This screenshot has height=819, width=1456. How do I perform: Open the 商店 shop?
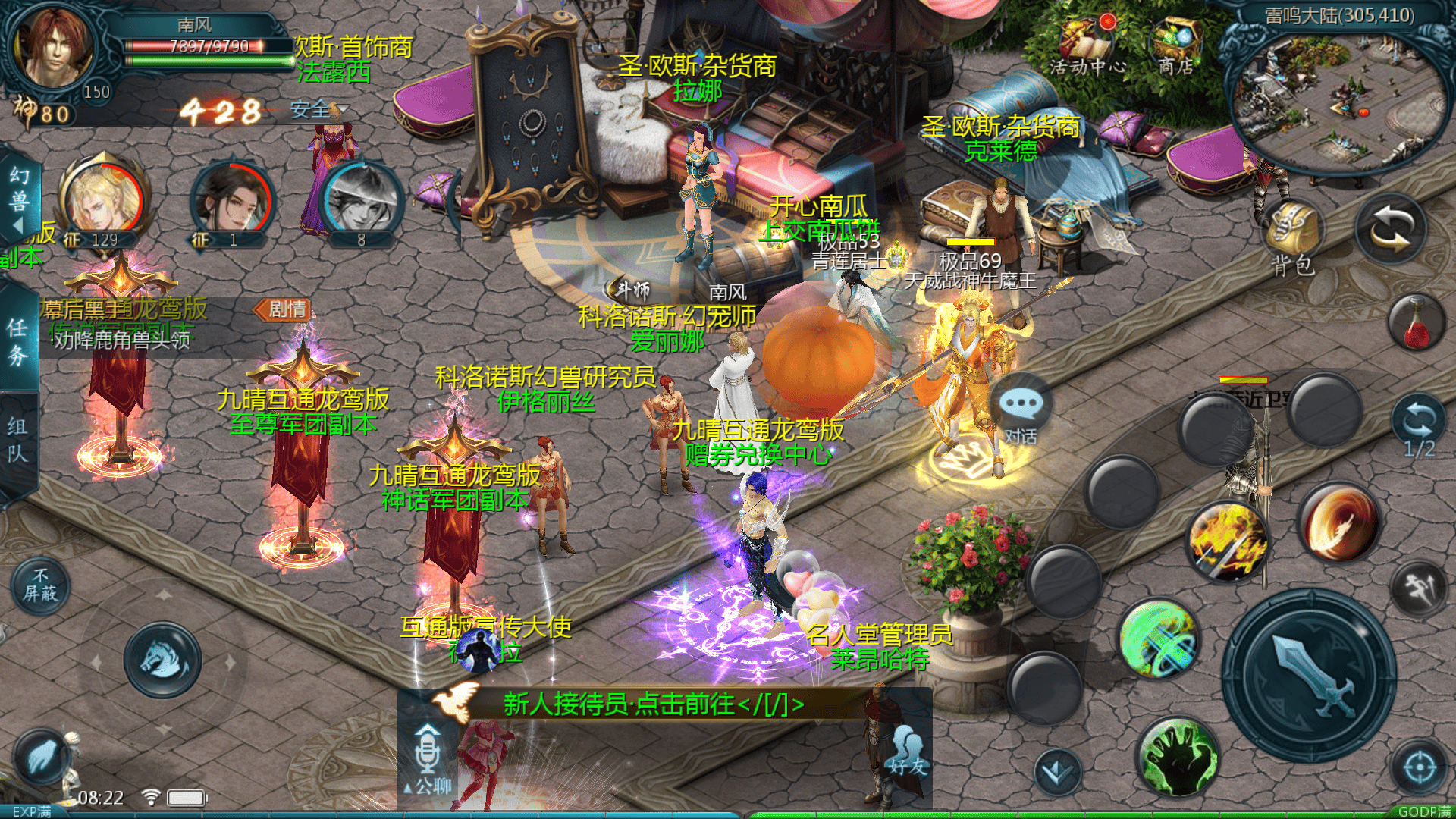tap(1176, 47)
